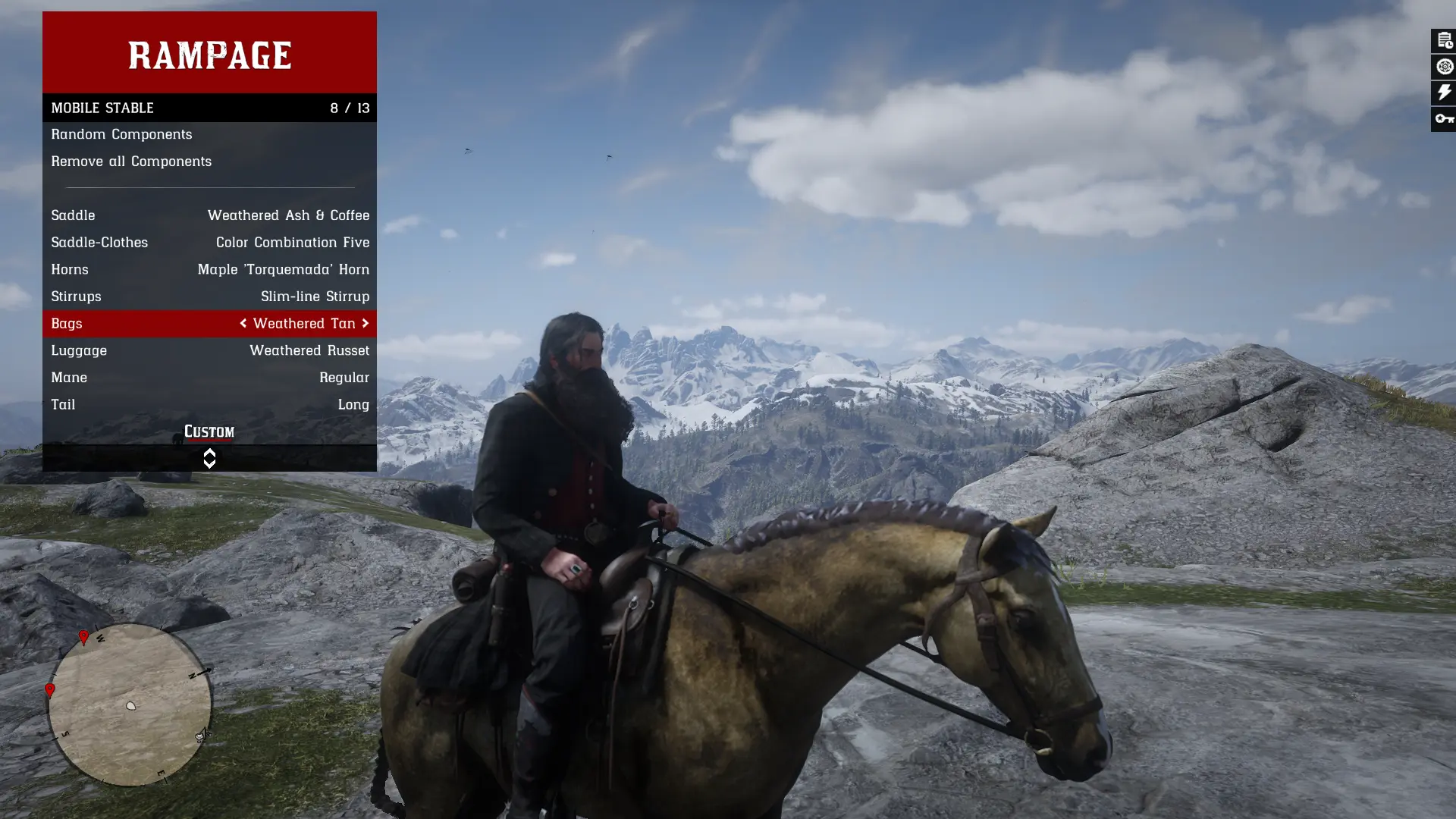This screenshot has height=819, width=1456.
Task: Select Random Components
Action: click(121, 134)
